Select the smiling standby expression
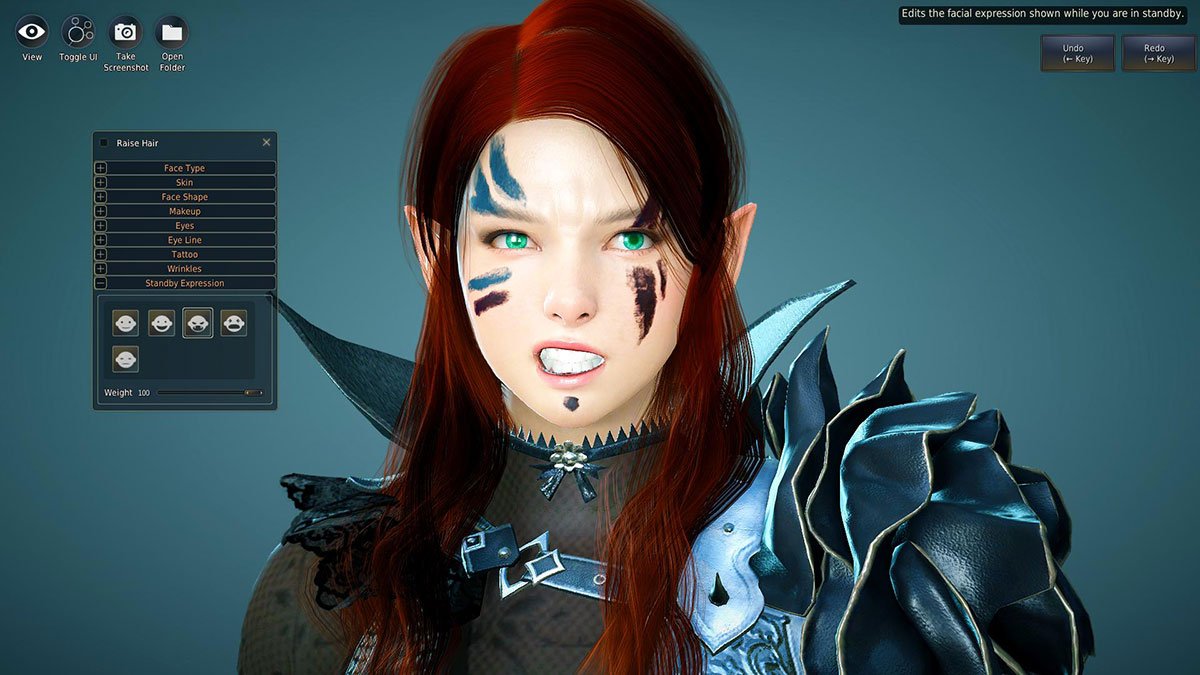1200x675 pixels. [161, 322]
